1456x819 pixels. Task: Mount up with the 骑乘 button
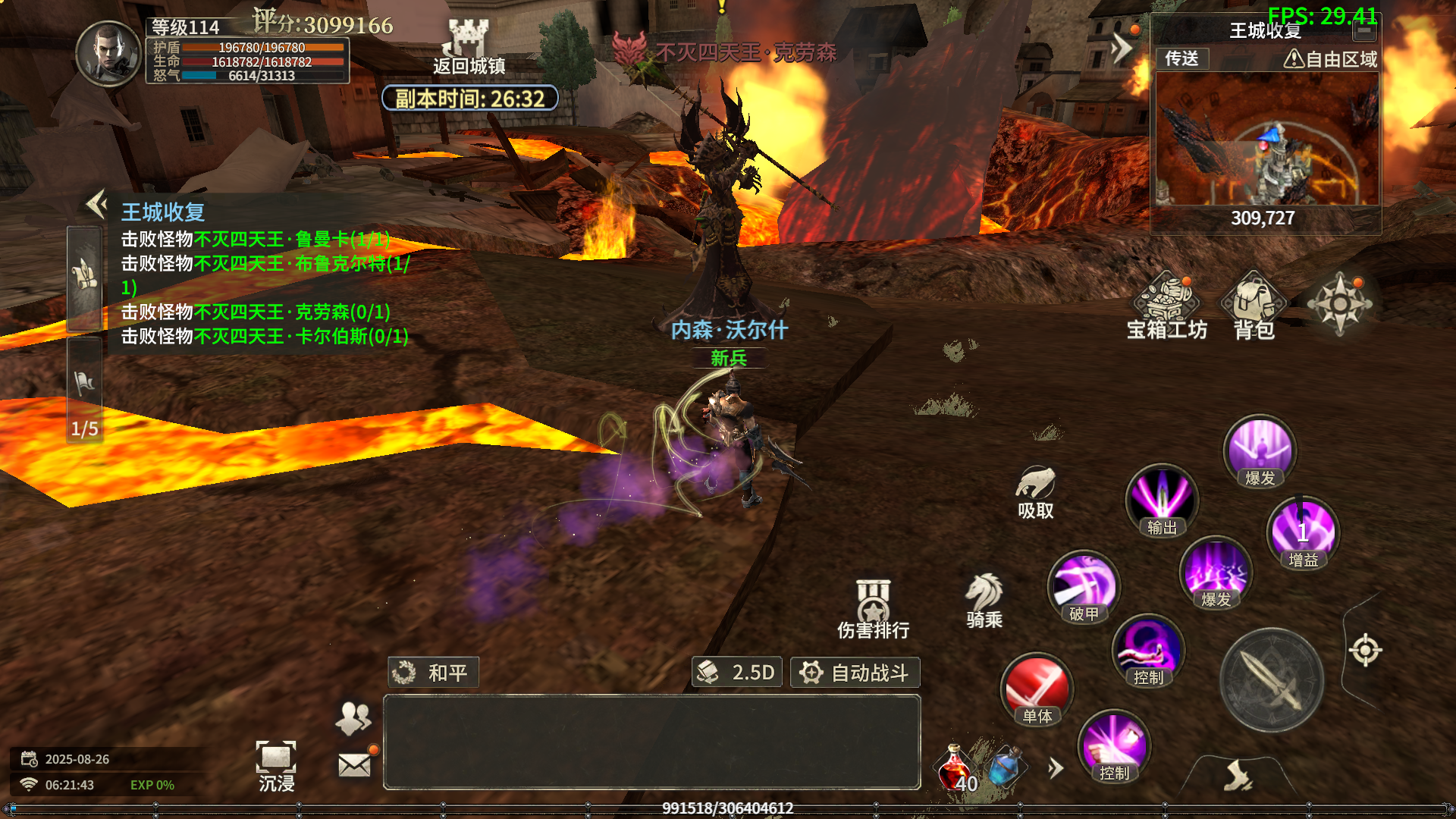(984, 601)
